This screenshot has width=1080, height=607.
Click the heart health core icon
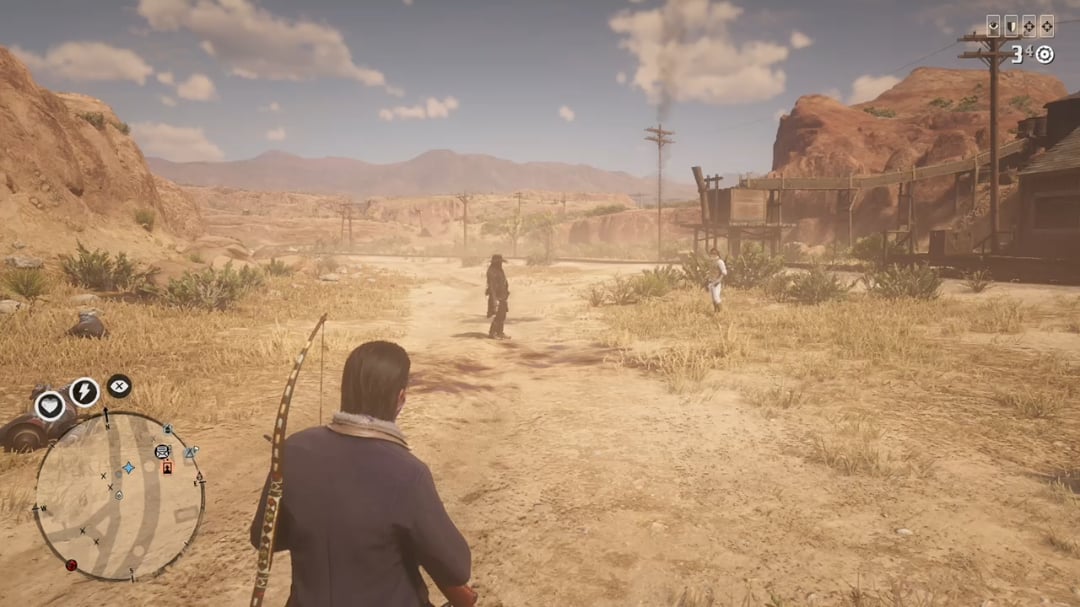pos(50,405)
